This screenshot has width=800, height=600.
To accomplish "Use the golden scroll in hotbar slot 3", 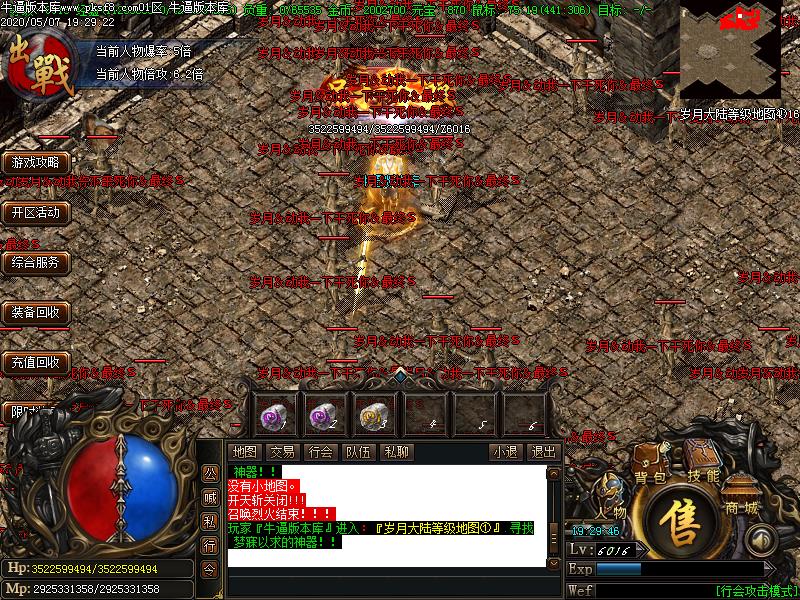I will point(374,413).
